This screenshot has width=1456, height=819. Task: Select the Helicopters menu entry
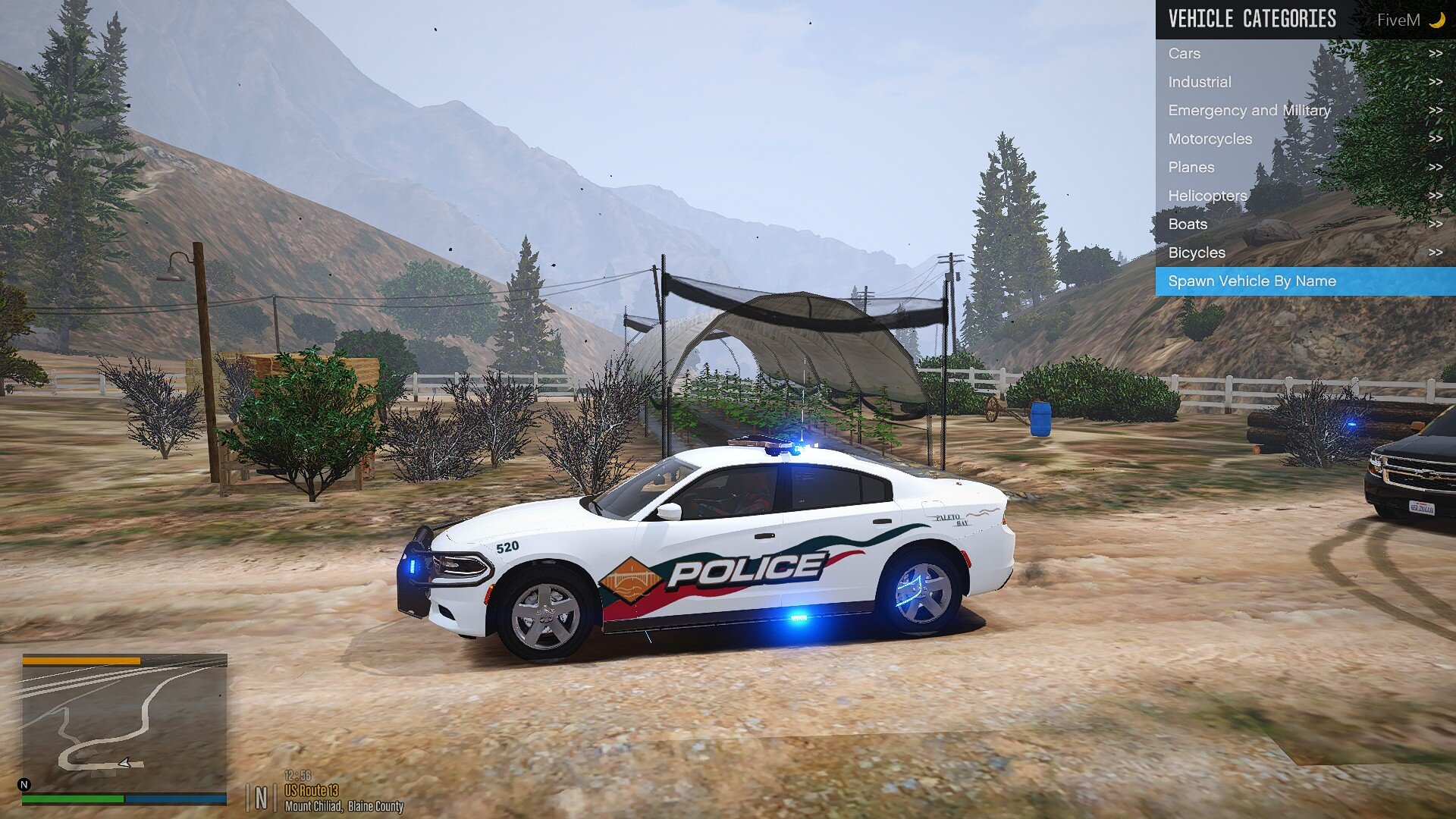(x=1304, y=196)
